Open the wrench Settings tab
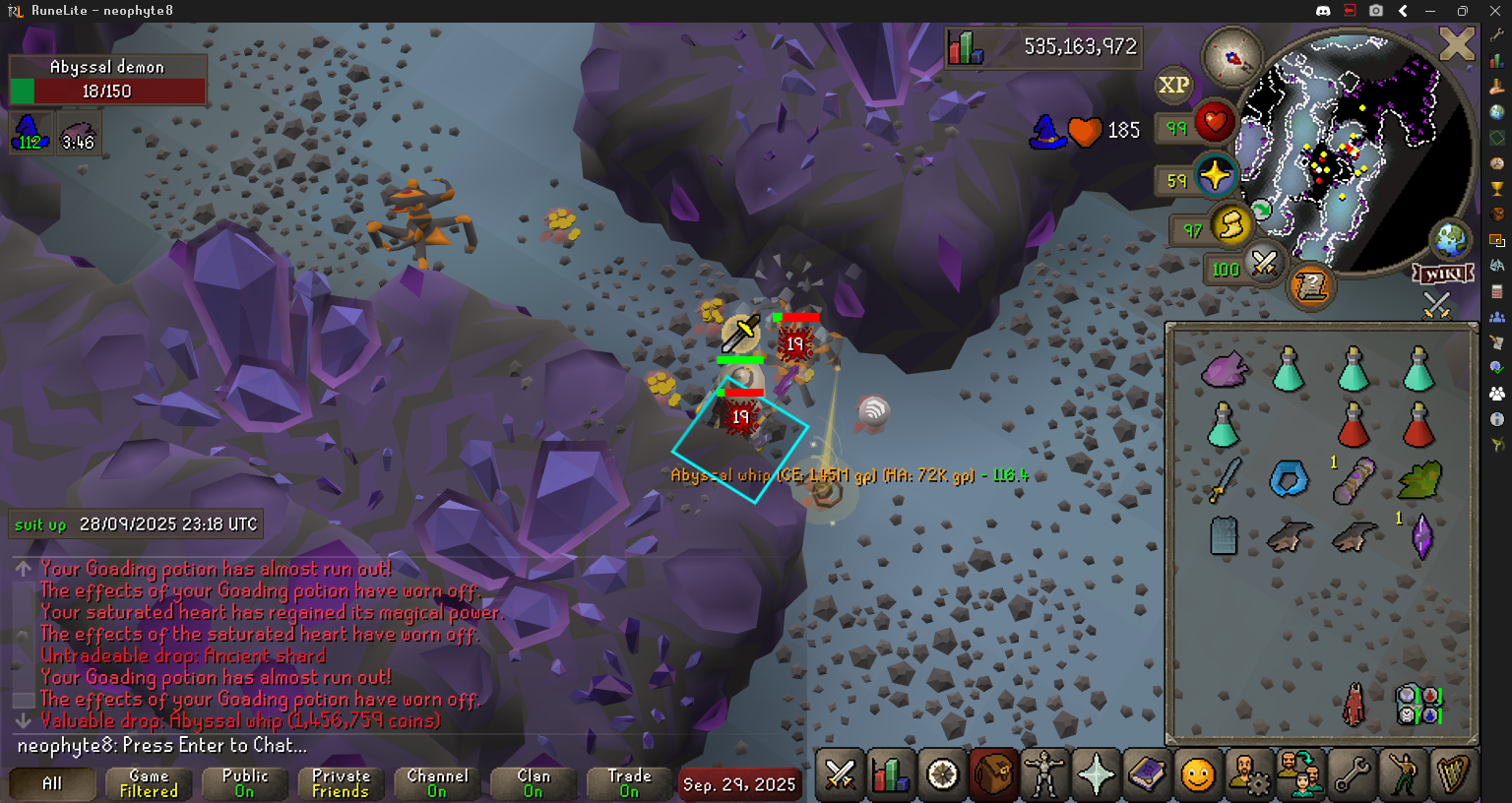The height and width of the screenshot is (803, 1512). coord(1352,774)
